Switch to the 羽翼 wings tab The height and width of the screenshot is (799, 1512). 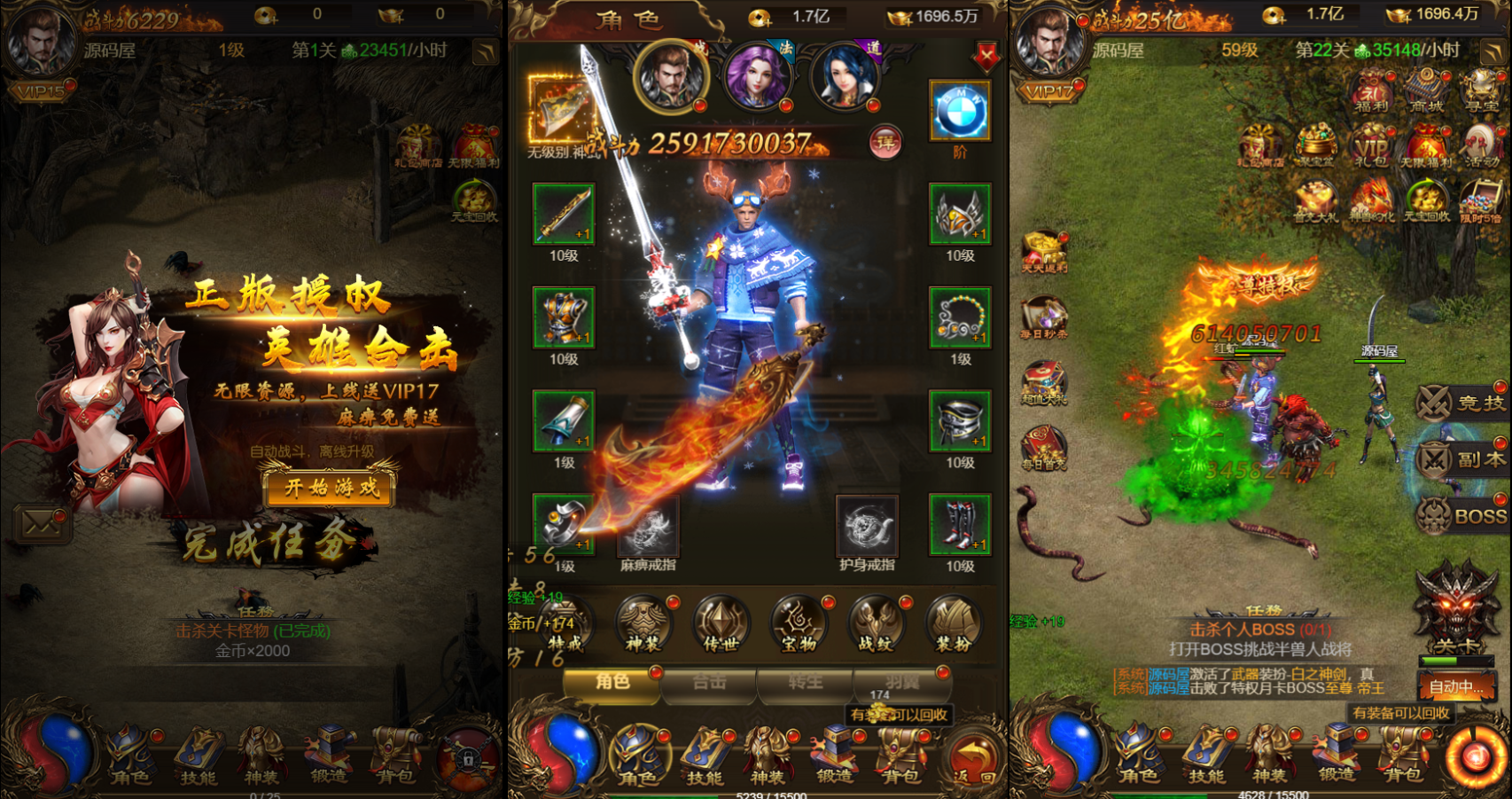902,683
